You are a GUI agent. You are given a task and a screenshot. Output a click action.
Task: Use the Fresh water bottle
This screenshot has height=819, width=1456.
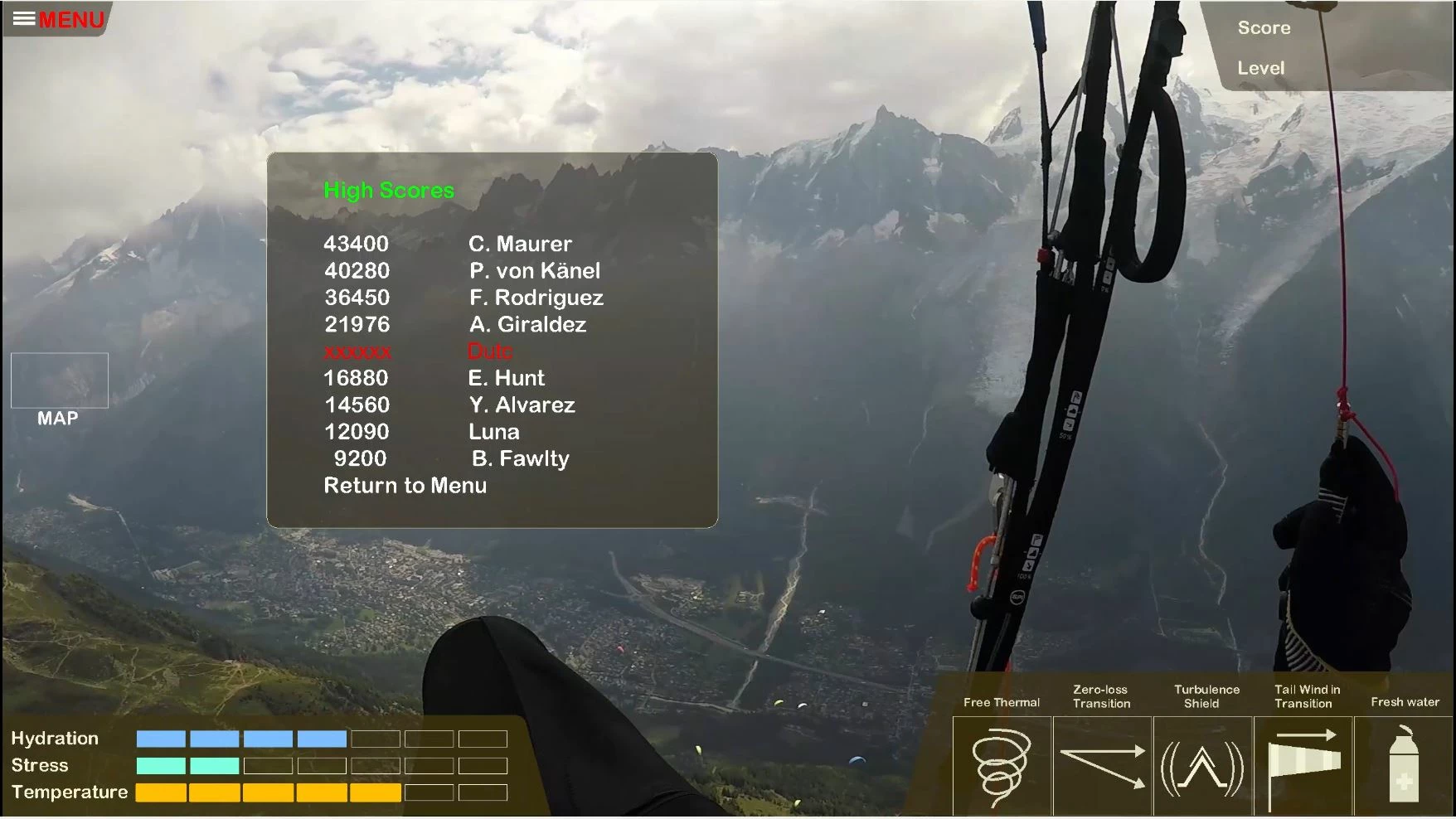click(1404, 765)
